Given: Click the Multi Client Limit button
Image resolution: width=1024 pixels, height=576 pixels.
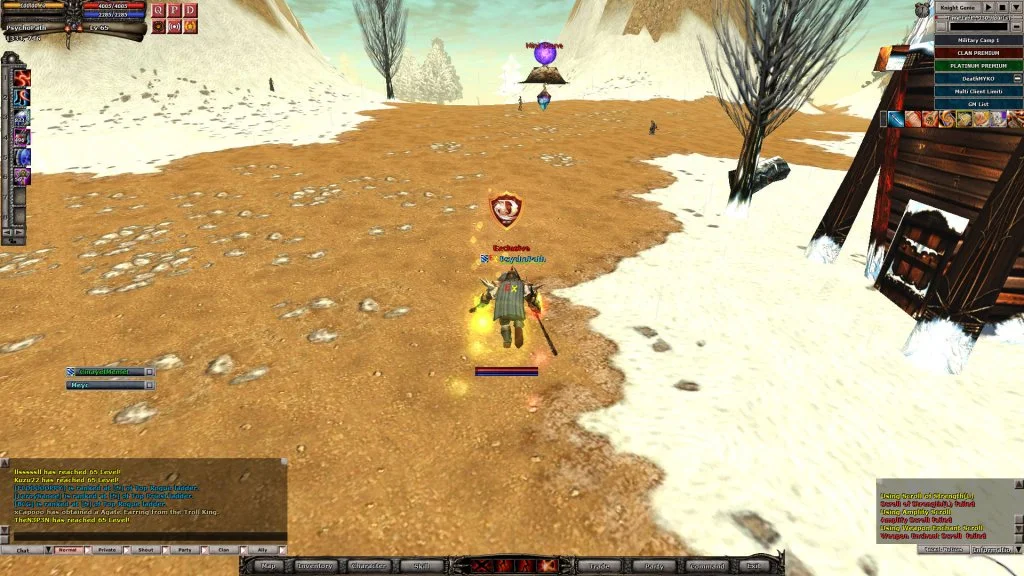Looking at the screenshot, I should pos(979,90).
